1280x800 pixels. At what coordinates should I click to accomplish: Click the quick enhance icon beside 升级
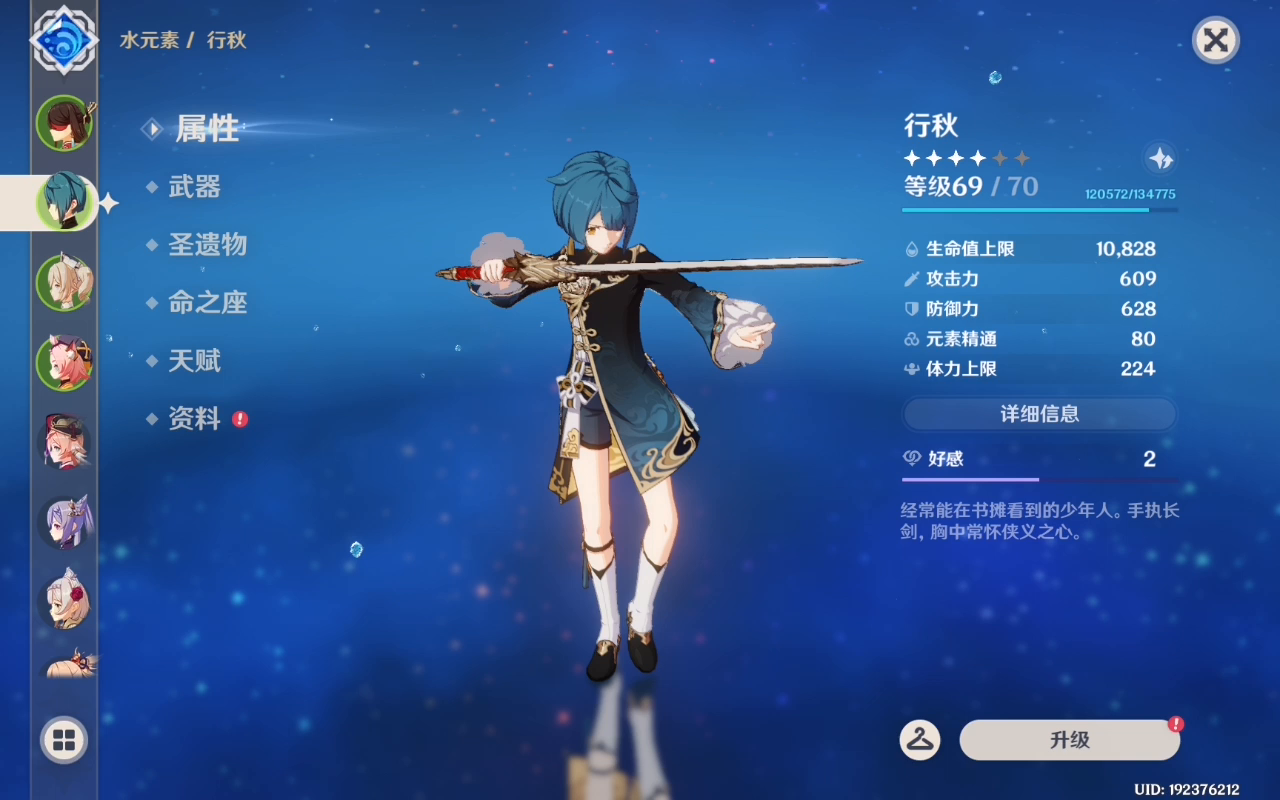click(x=920, y=740)
